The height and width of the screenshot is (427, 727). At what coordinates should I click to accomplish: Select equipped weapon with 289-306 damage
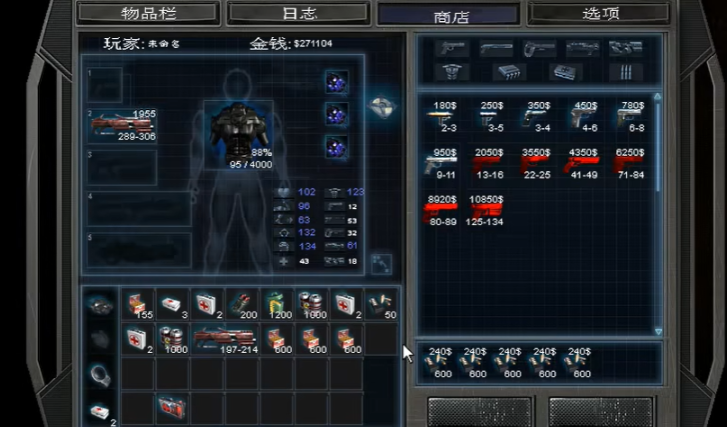pyautogui.click(x=123, y=125)
